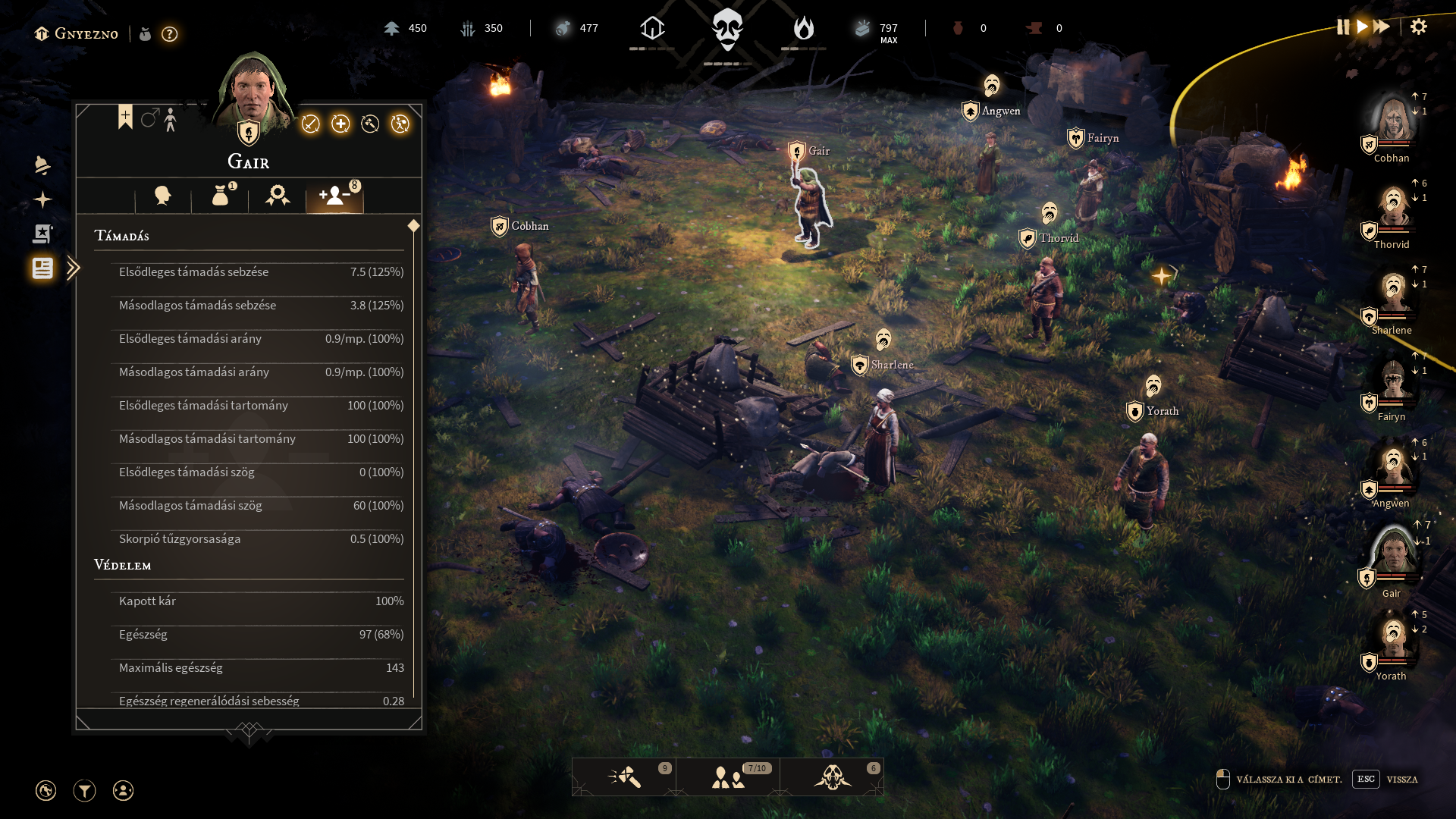Open the hammer build menu
Screen dimensions: 1456x819
(624, 777)
